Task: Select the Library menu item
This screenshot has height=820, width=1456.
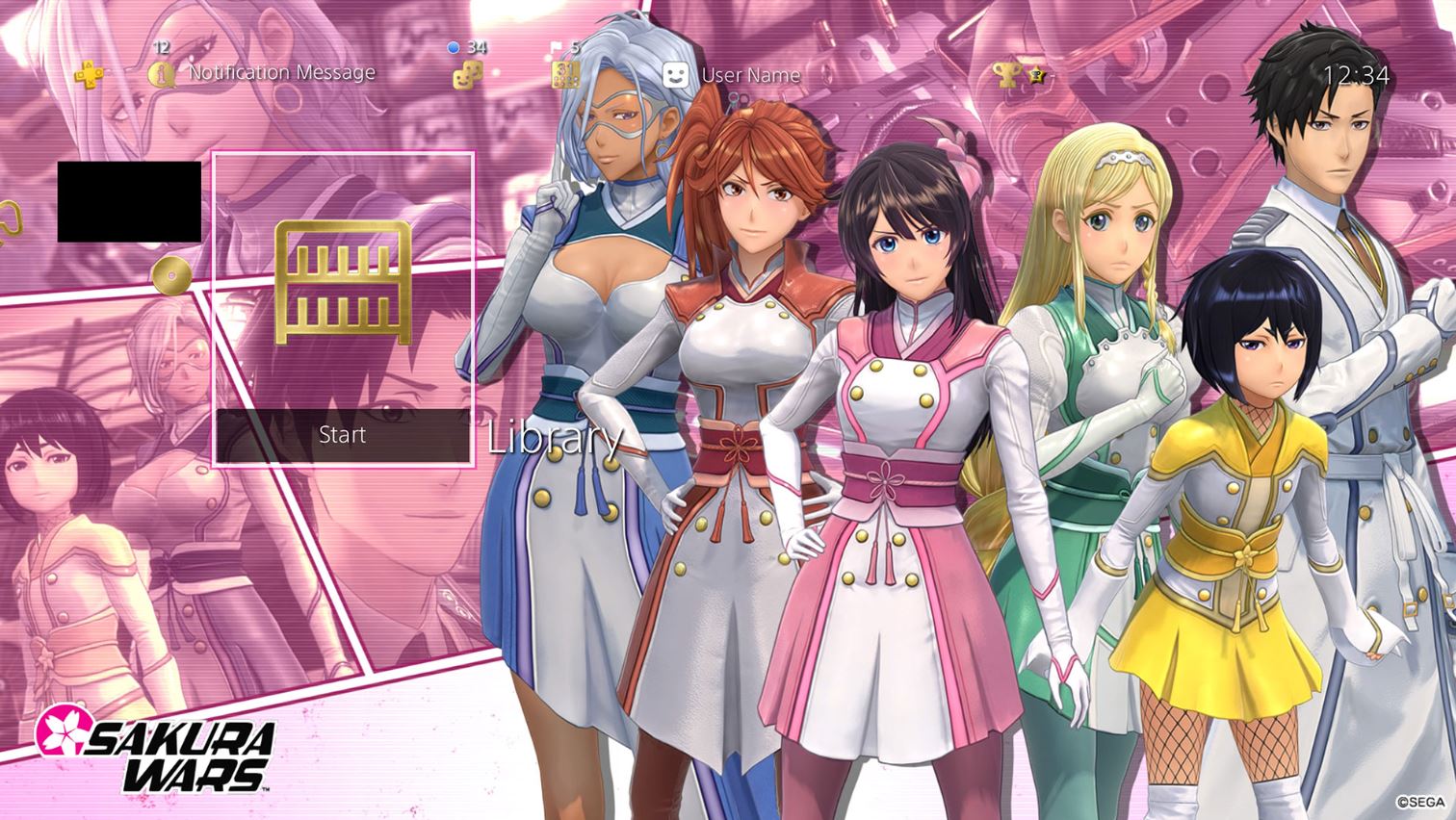Action: [x=555, y=439]
